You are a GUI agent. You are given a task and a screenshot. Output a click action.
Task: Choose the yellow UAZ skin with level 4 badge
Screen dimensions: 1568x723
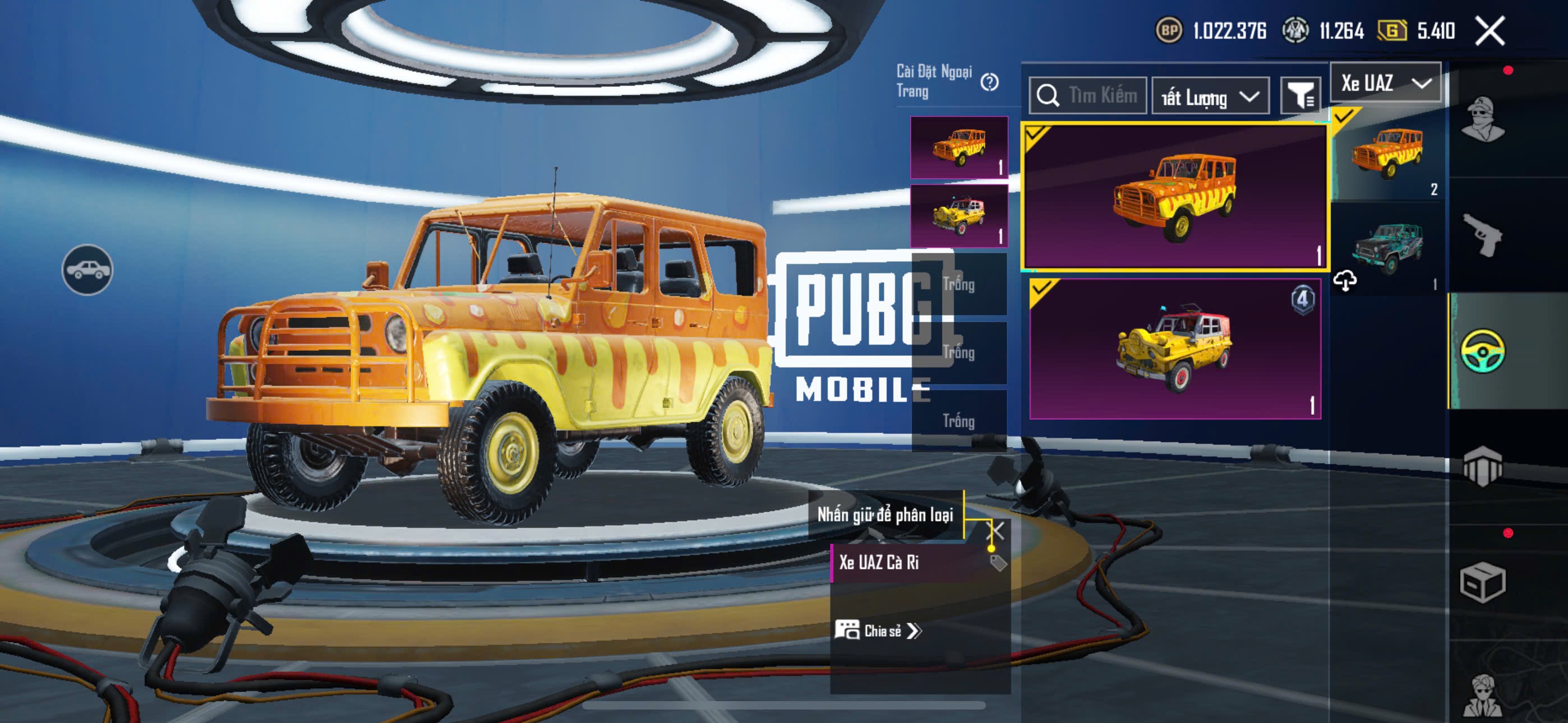[1174, 348]
